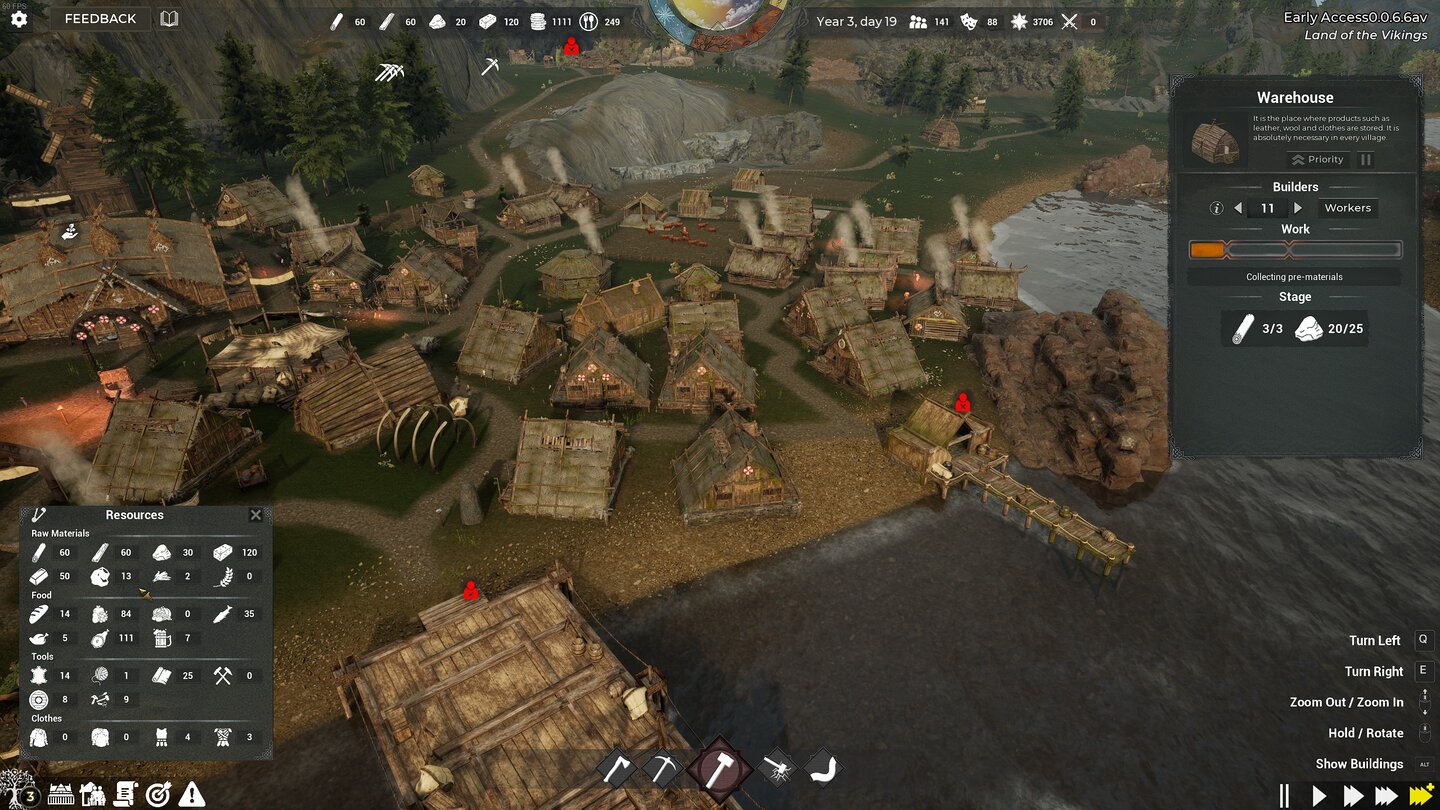Pause the game speed
Image resolution: width=1440 pixels, height=810 pixels.
point(1283,794)
